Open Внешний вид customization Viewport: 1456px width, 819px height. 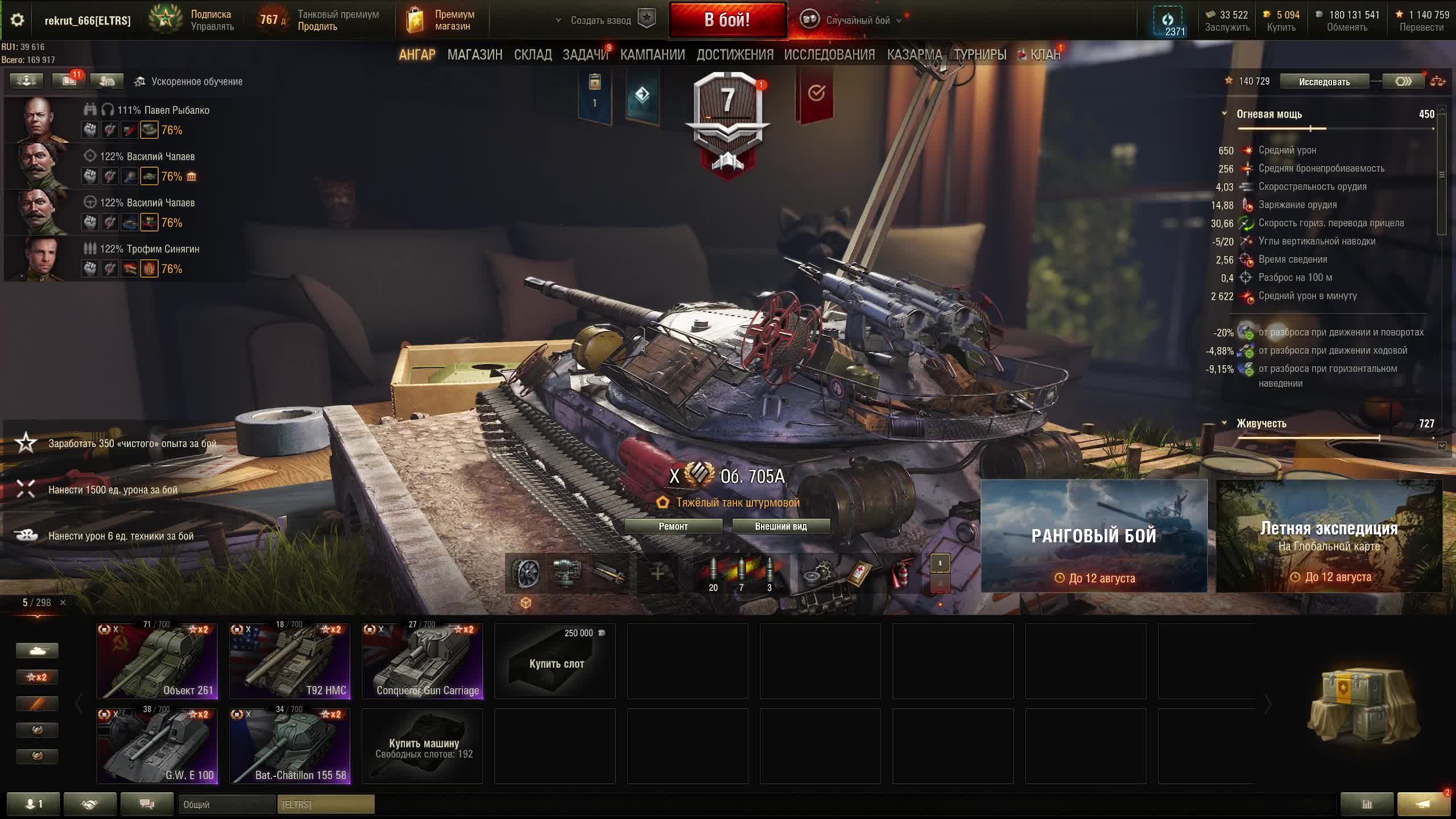click(780, 526)
